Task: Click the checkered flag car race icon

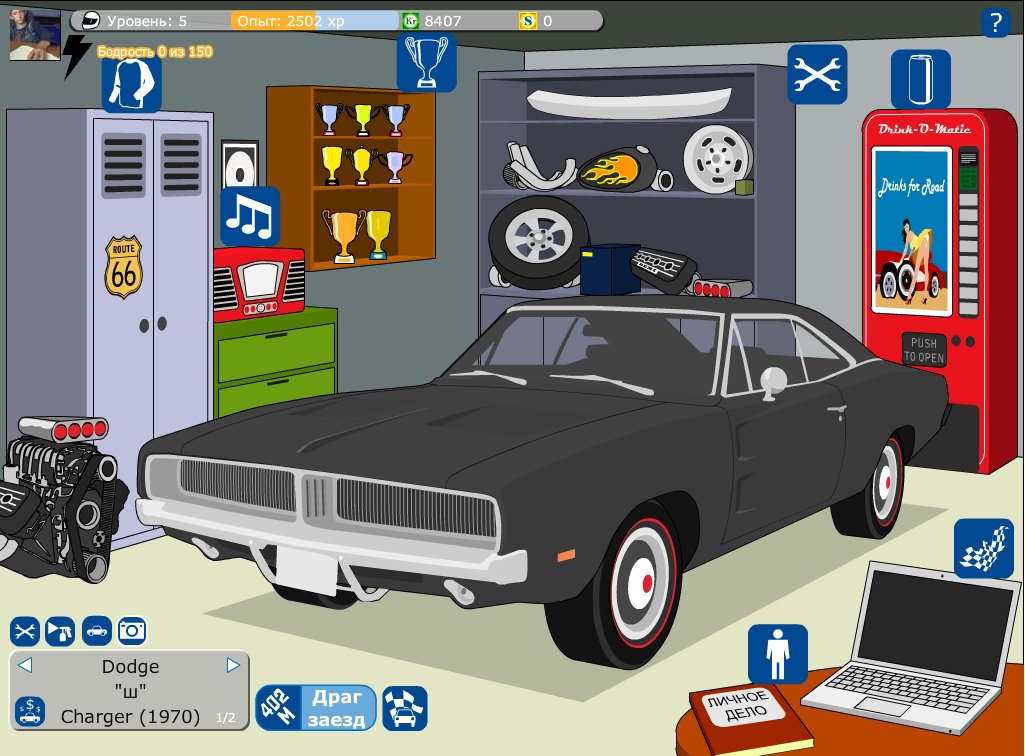Action: [405, 708]
